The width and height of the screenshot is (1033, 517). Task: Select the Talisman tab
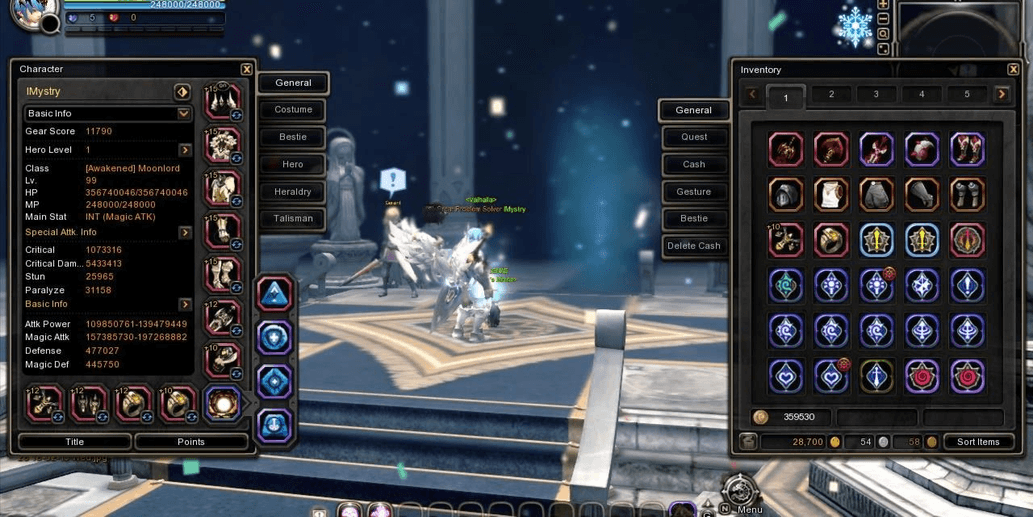293,218
